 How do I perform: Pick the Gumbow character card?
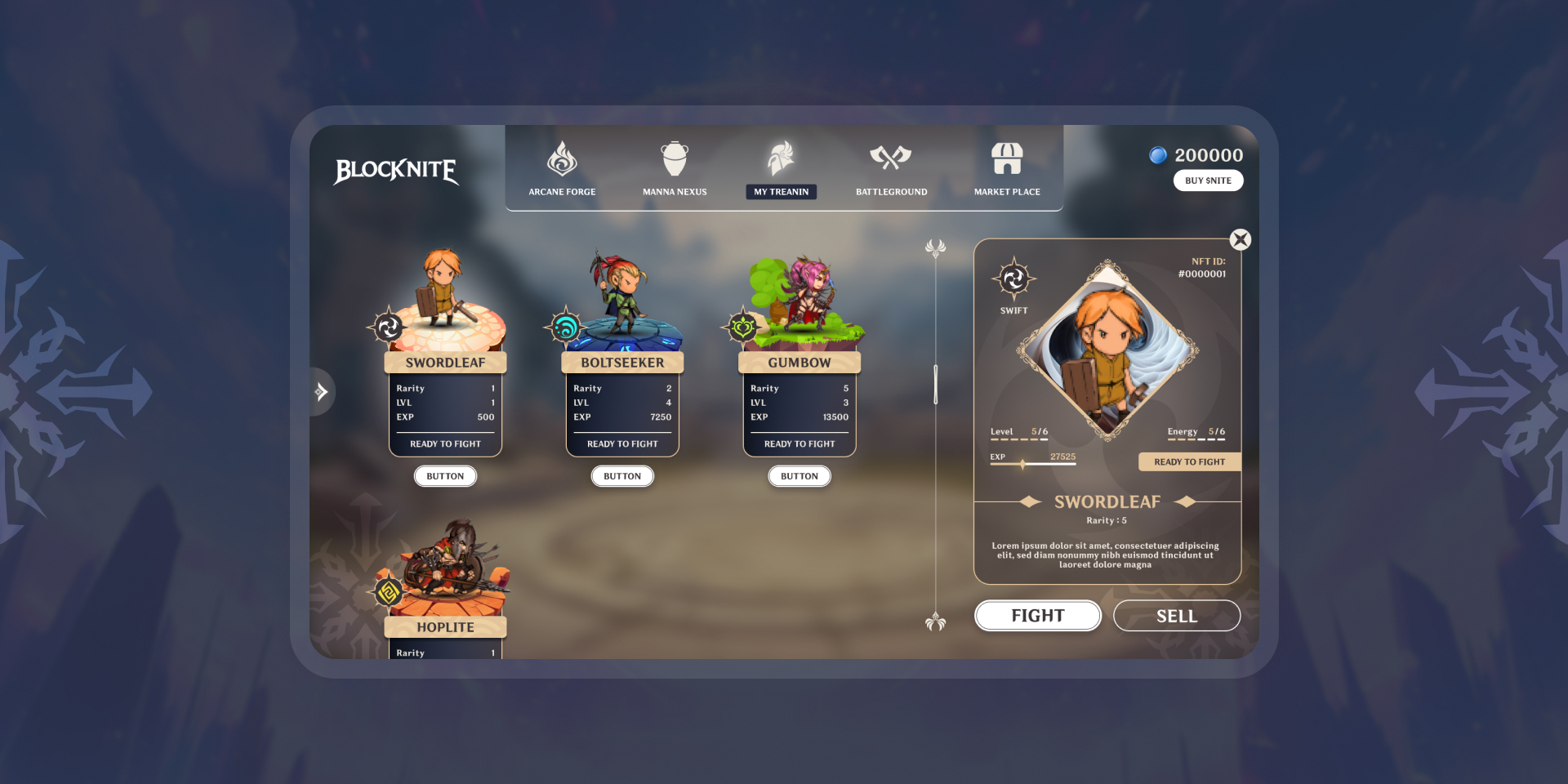click(x=800, y=363)
